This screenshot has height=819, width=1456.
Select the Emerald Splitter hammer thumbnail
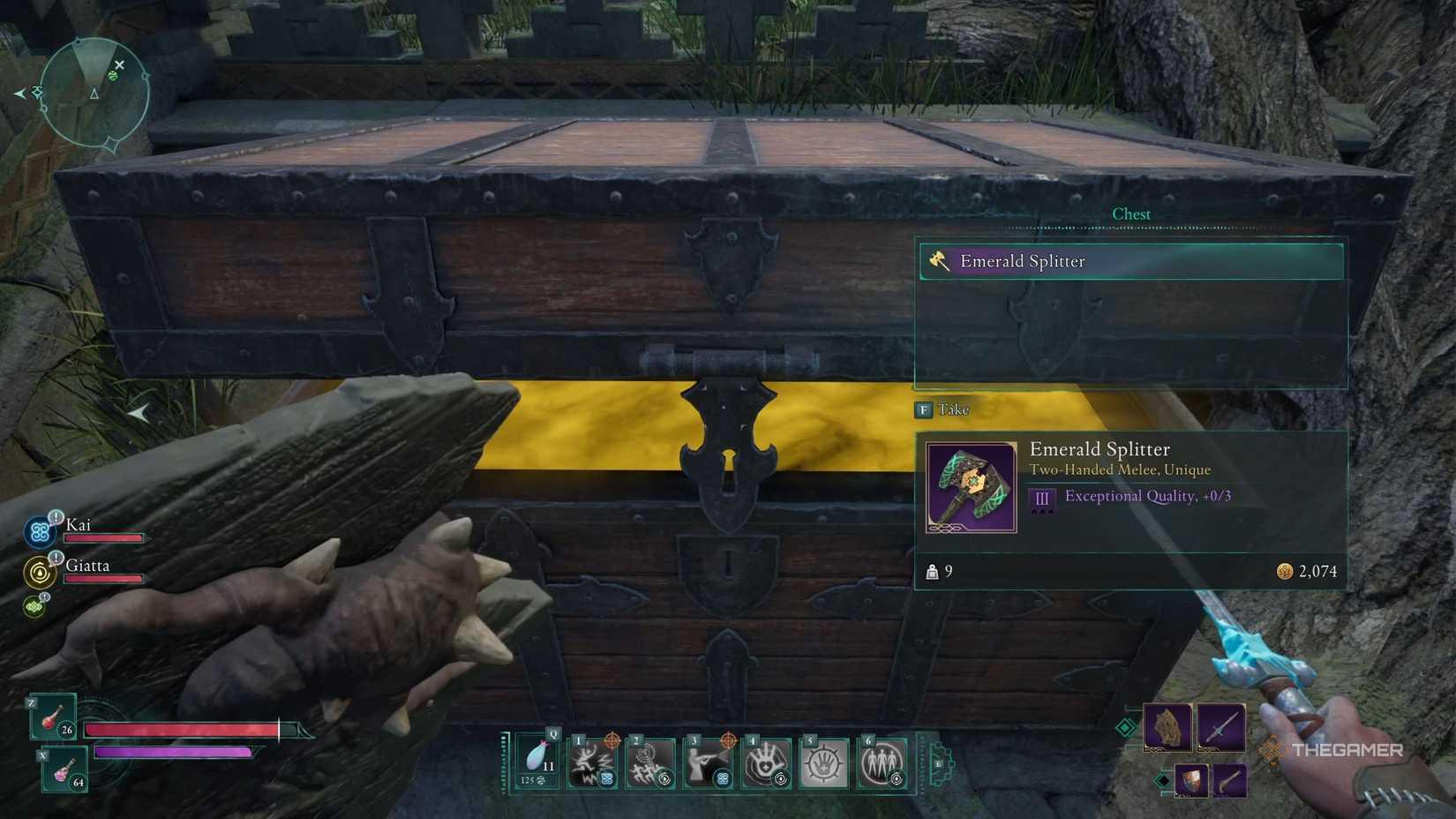pyautogui.click(x=969, y=485)
